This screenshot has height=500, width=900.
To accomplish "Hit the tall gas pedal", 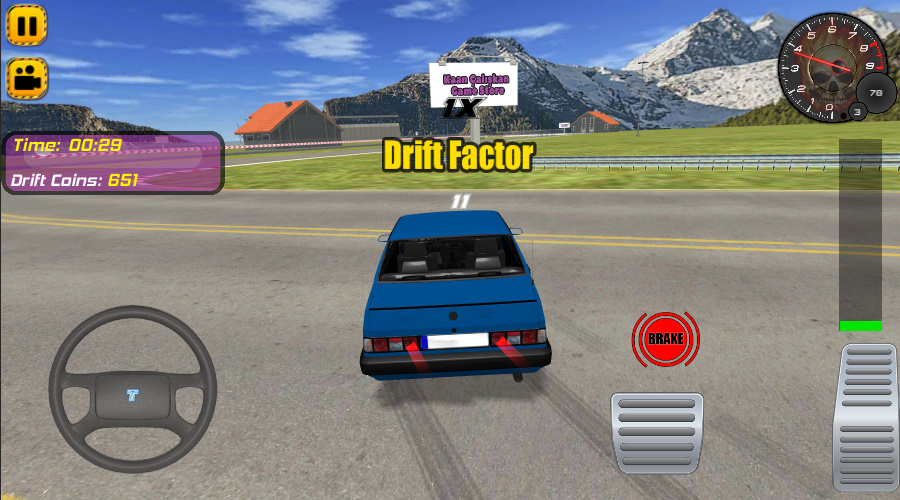I will 865,417.
